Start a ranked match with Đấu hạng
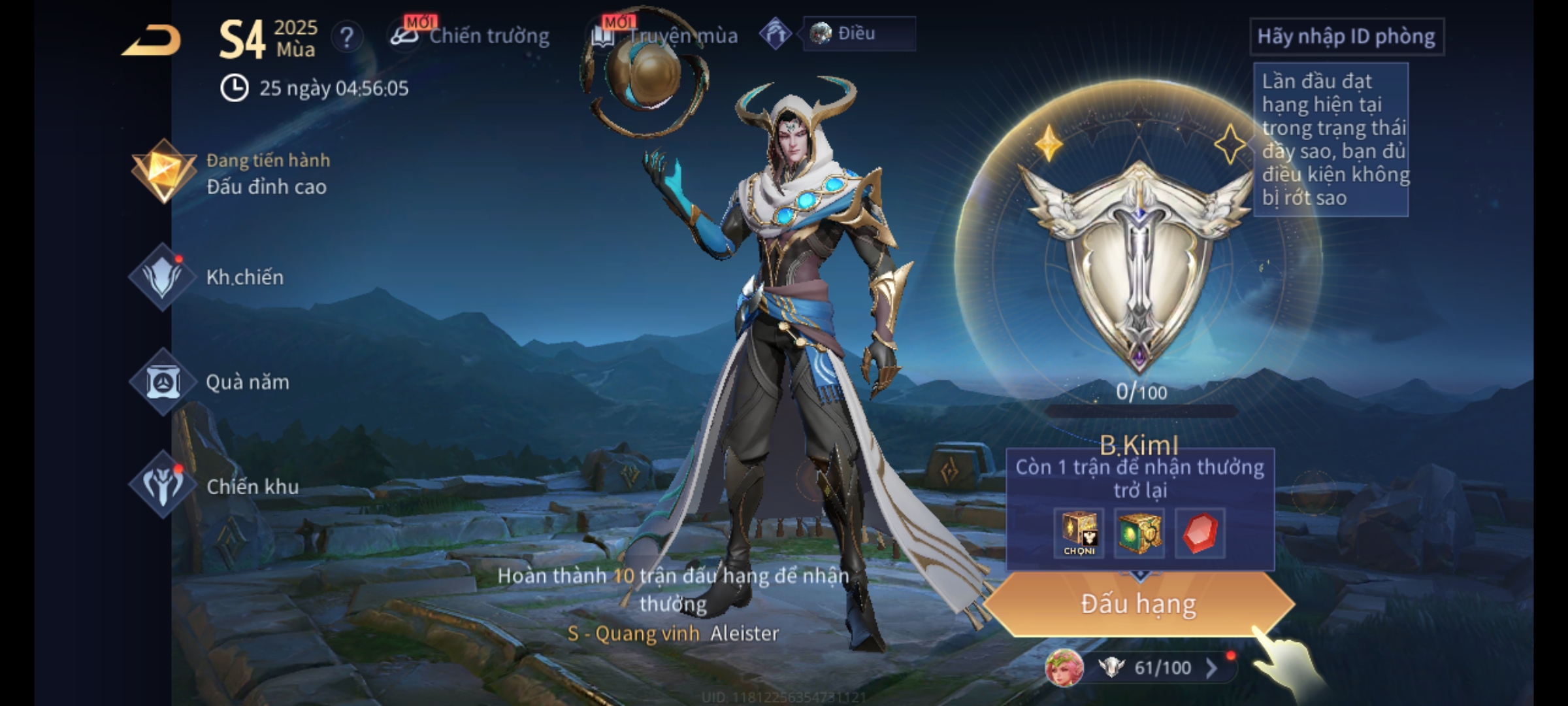 pyautogui.click(x=1138, y=604)
